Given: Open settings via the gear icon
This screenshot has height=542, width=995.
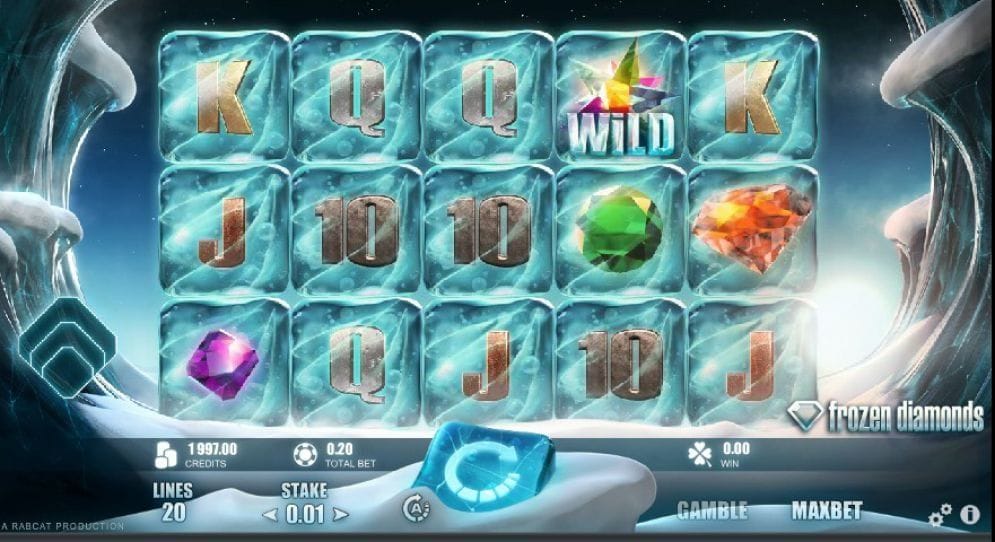Looking at the screenshot, I should tap(940, 516).
